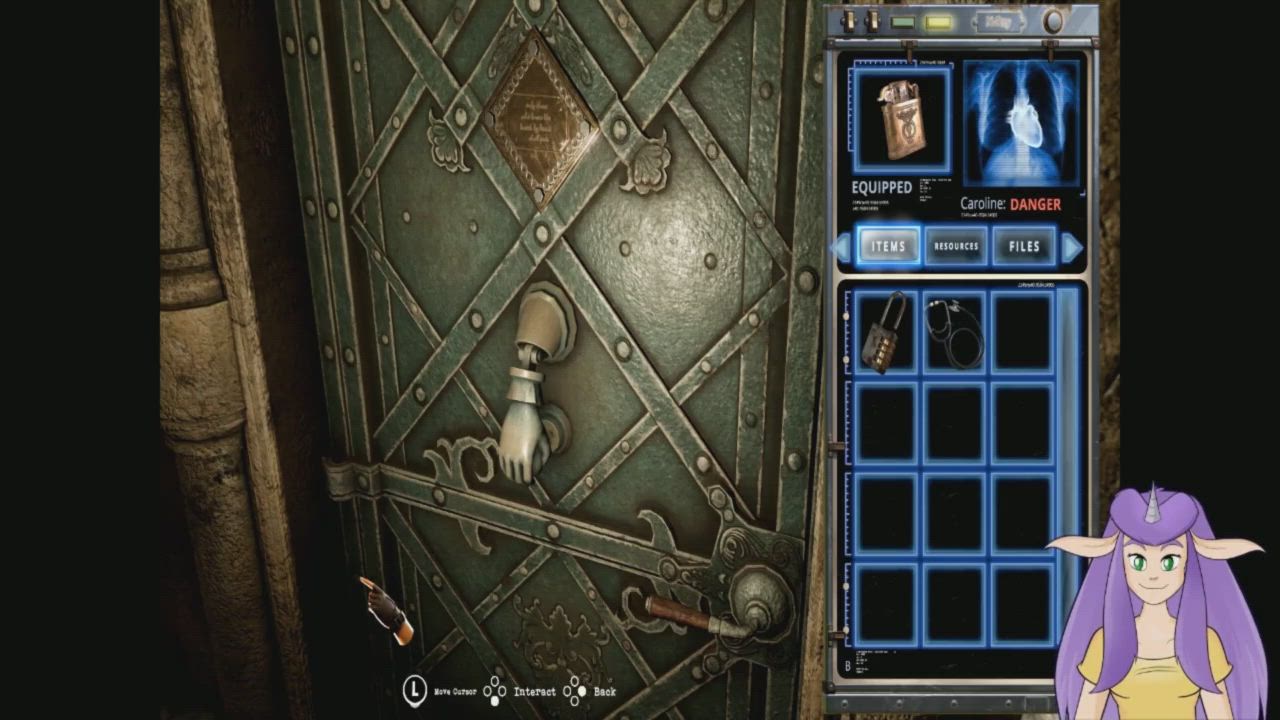Go to next inventory category arrow
1280x720 pixels.
click(x=1071, y=247)
